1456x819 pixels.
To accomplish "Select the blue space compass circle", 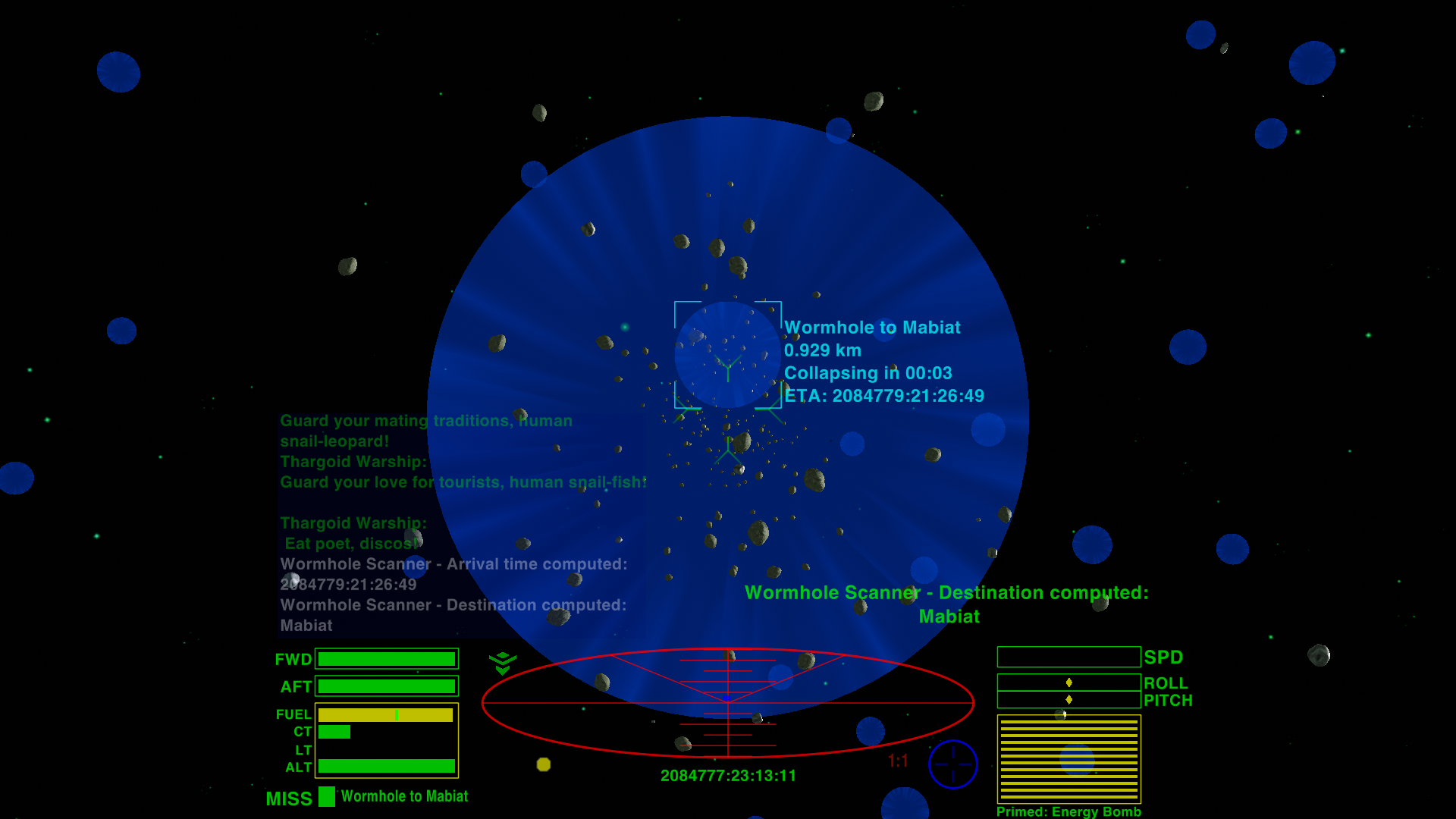I will 952,764.
